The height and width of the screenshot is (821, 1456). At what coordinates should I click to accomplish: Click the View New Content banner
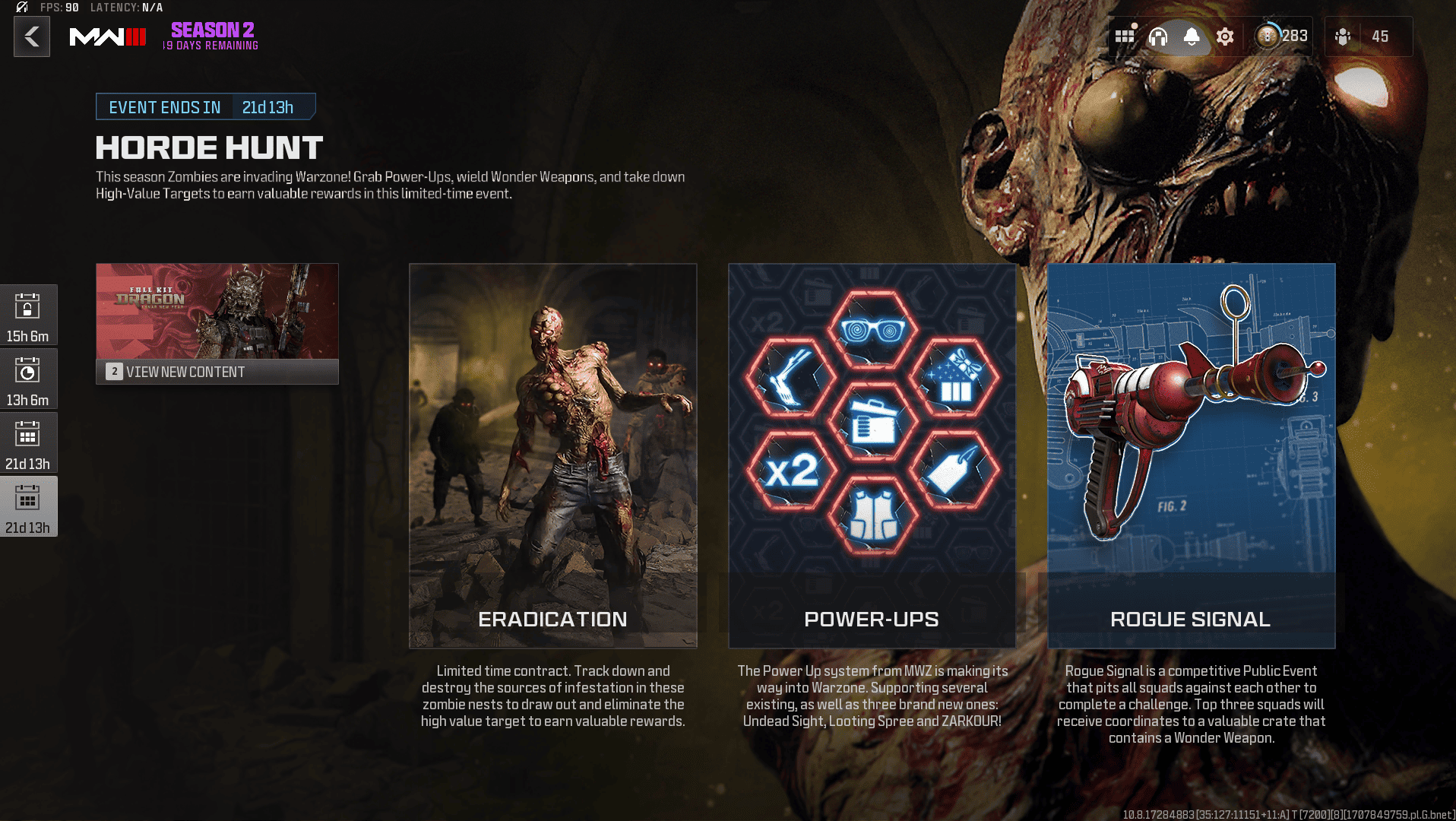217,372
